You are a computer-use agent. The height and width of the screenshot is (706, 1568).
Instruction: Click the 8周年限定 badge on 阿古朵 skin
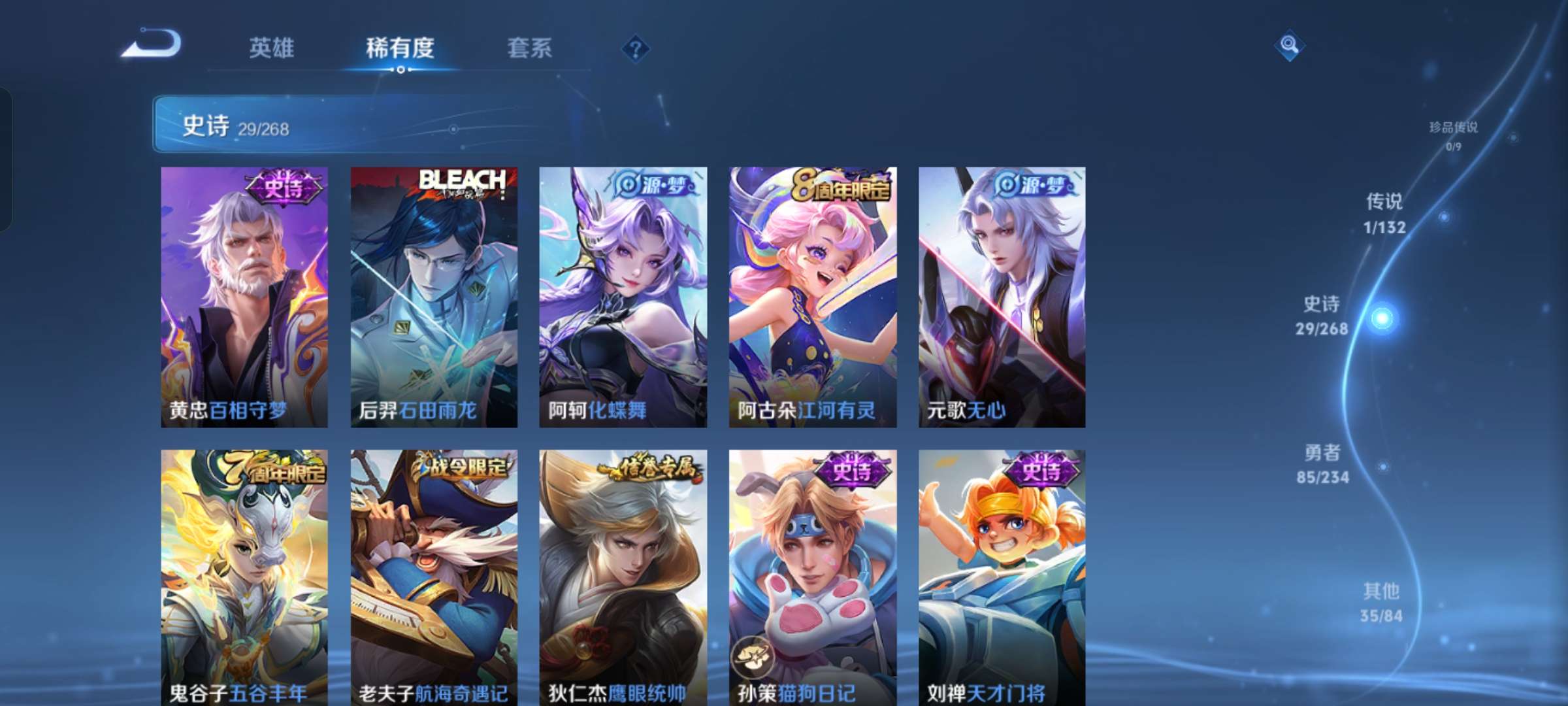[x=843, y=184]
